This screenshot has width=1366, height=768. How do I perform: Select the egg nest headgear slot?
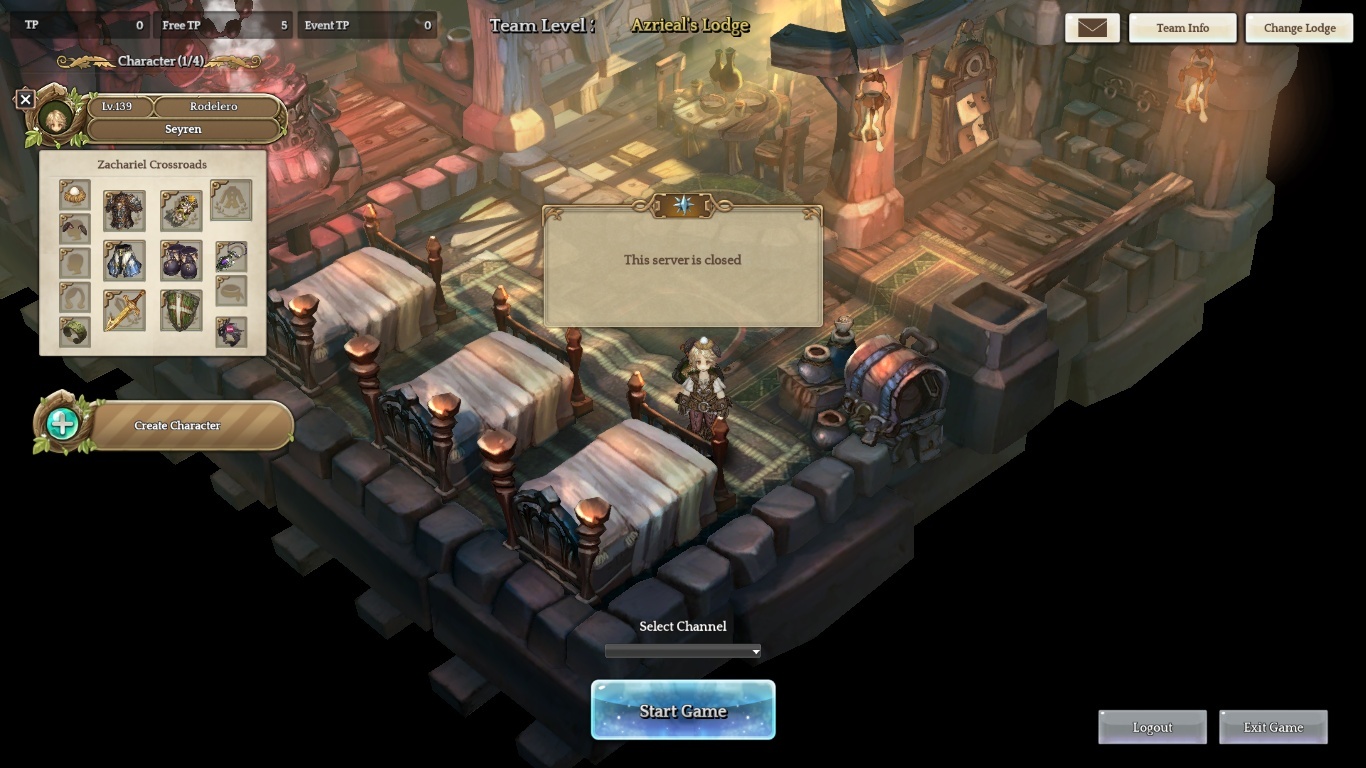pos(74,194)
